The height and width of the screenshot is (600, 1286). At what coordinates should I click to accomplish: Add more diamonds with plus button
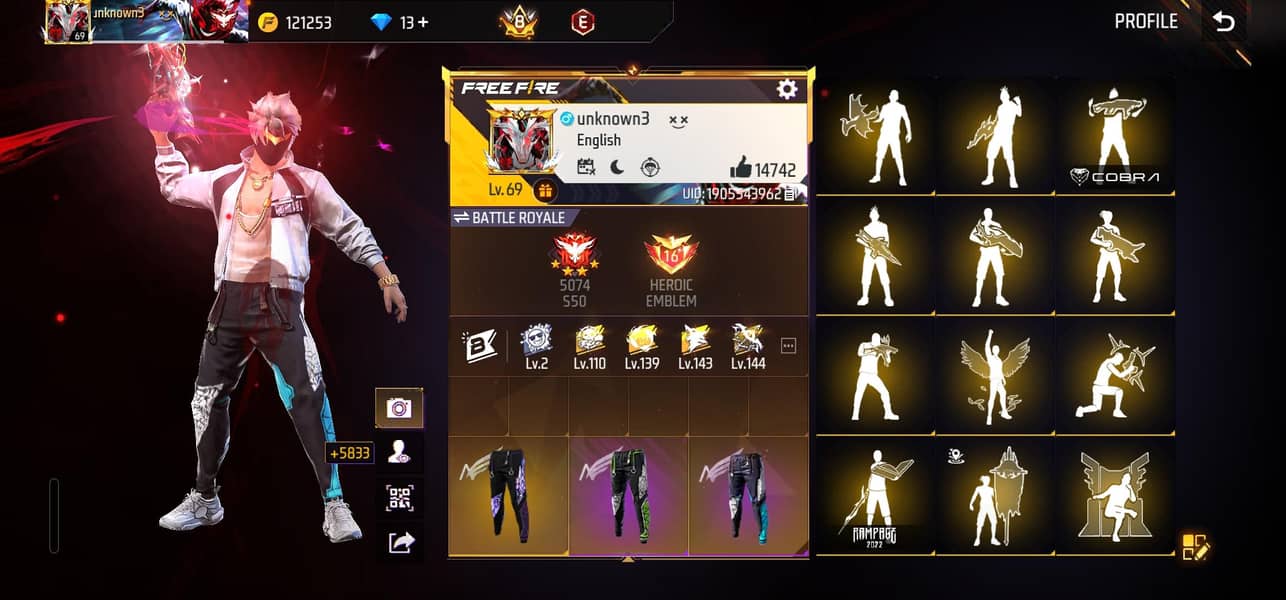(x=423, y=22)
